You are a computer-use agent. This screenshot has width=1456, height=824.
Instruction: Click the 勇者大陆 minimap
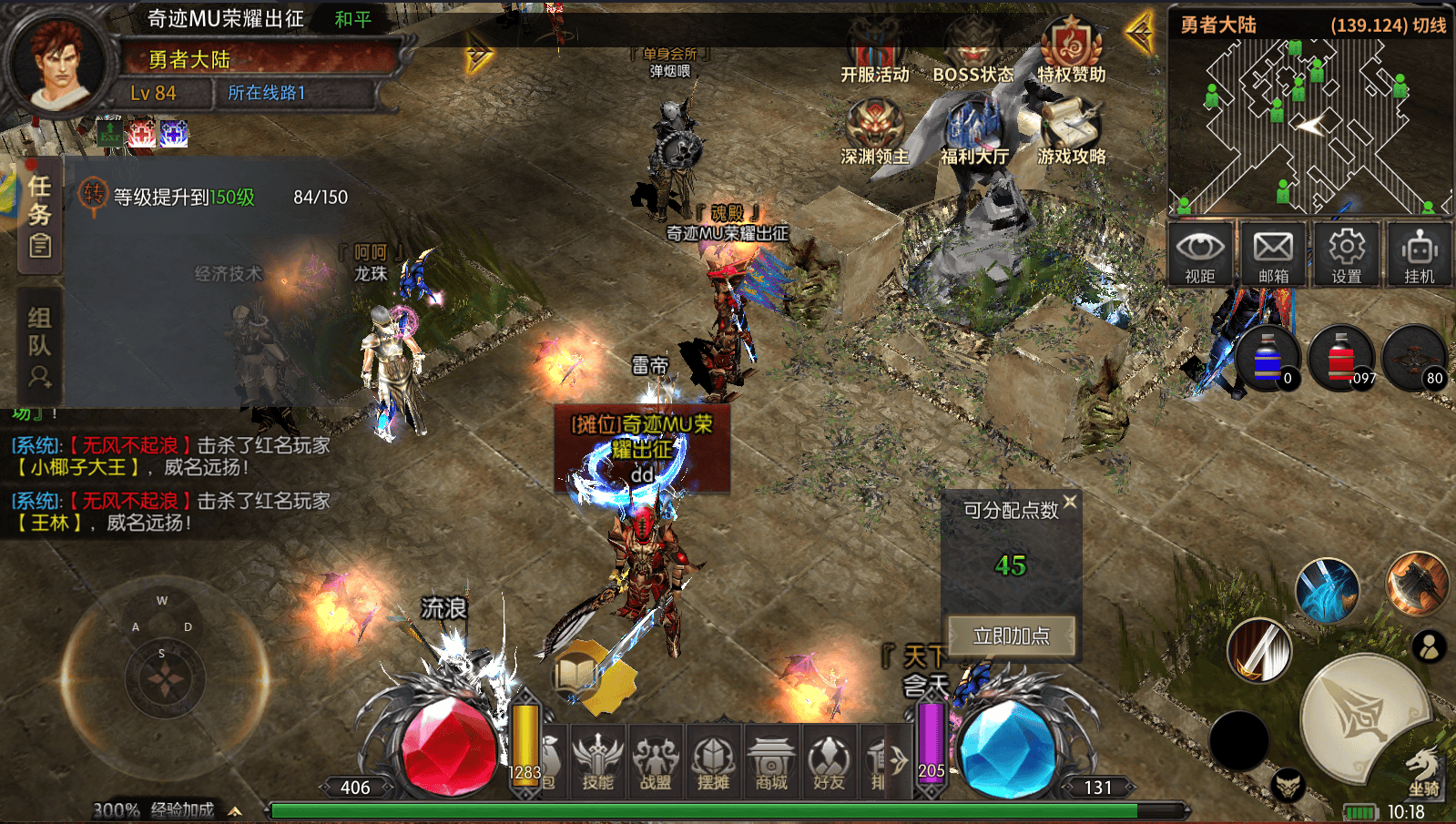[1309, 126]
